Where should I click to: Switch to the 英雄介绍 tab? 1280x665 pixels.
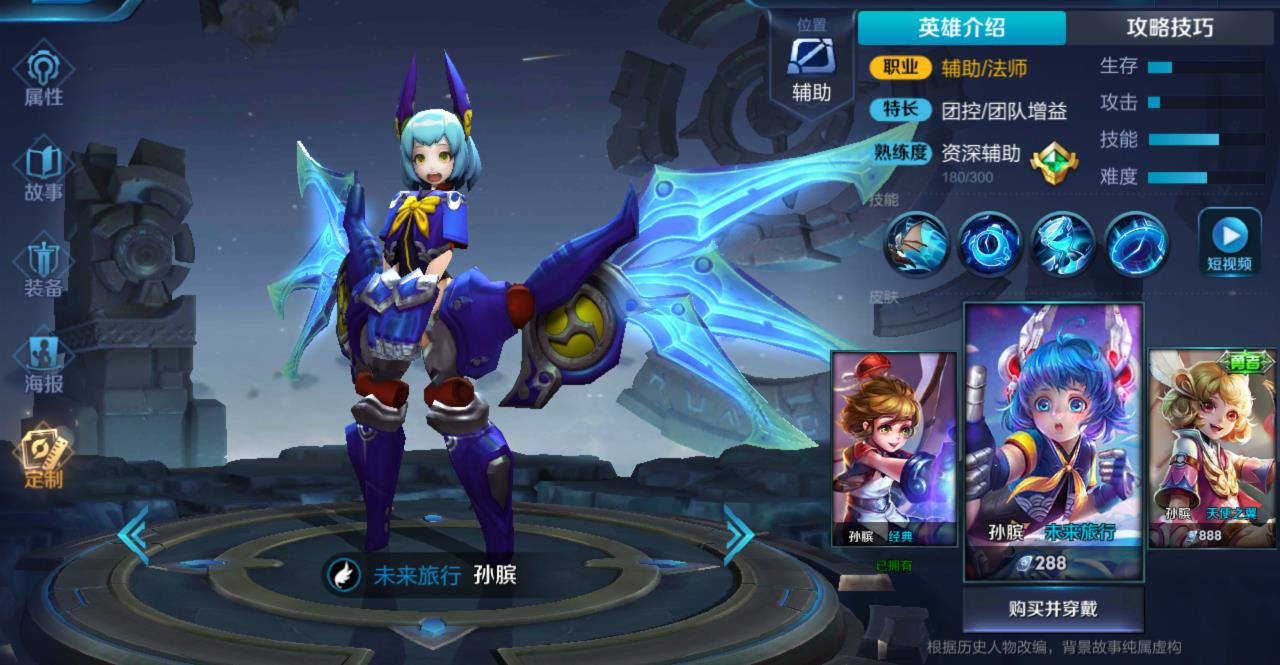[961, 28]
